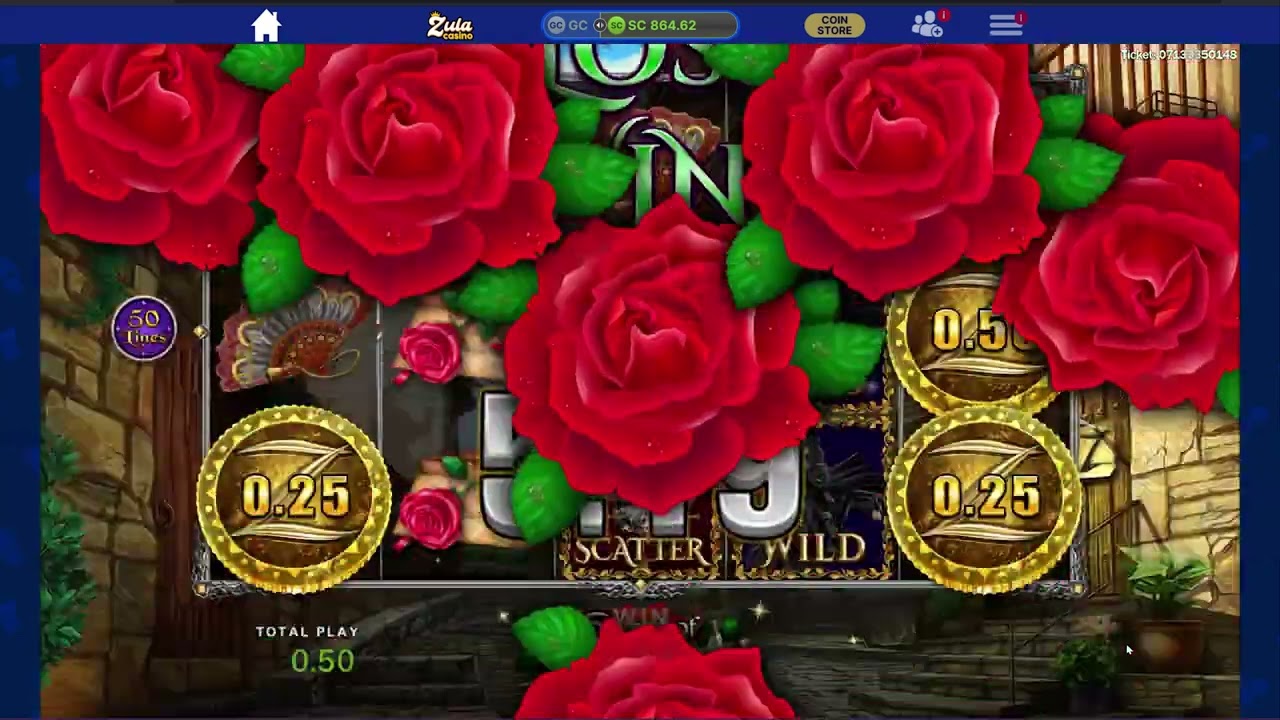Open the hamburger menu with red notification
This screenshot has height=720, width=1280.
1005,25
